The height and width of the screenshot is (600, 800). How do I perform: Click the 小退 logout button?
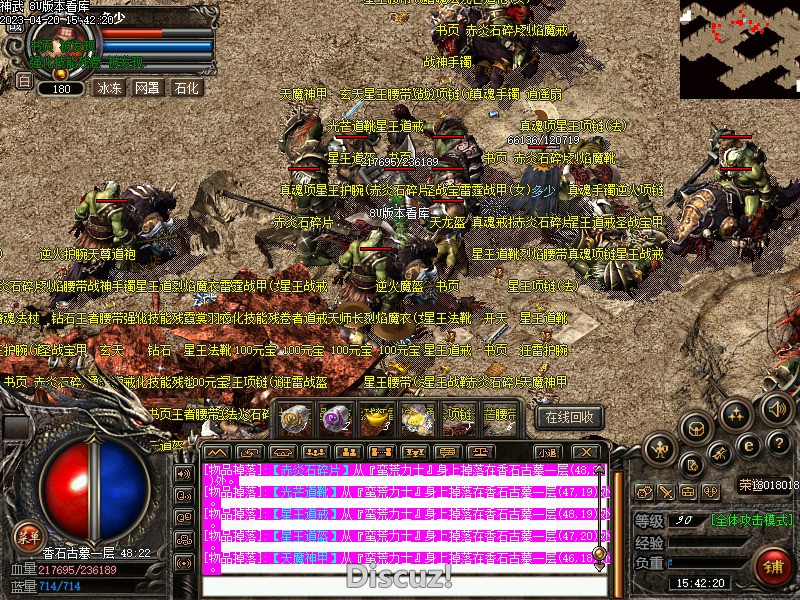pyautogui.click(x=547, y=452)
